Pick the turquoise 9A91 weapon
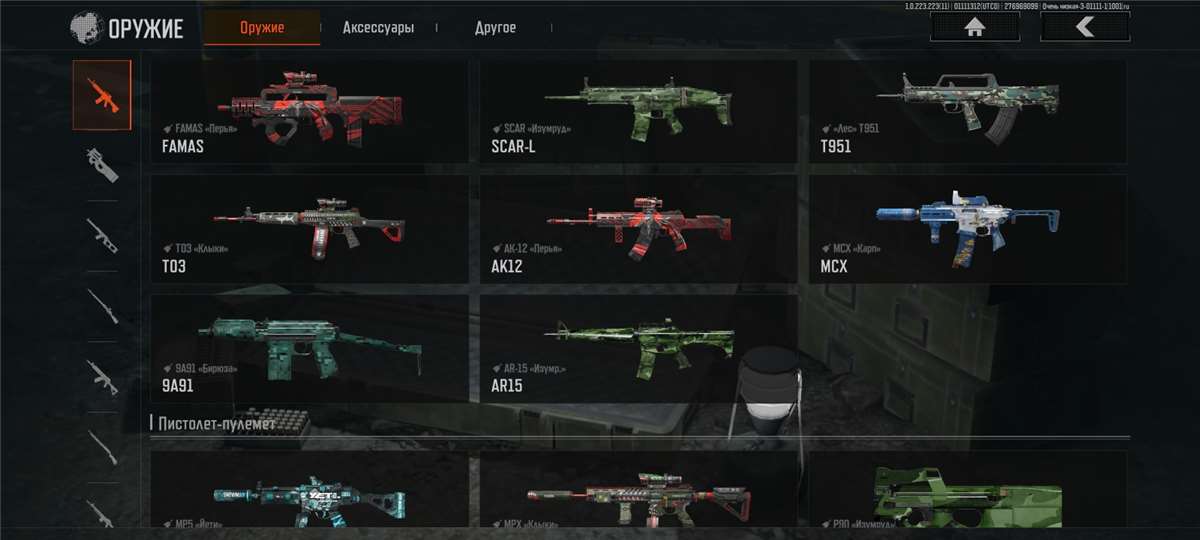Image resolution: width=1200 pixels, height=540 pixels. point(308,347)
